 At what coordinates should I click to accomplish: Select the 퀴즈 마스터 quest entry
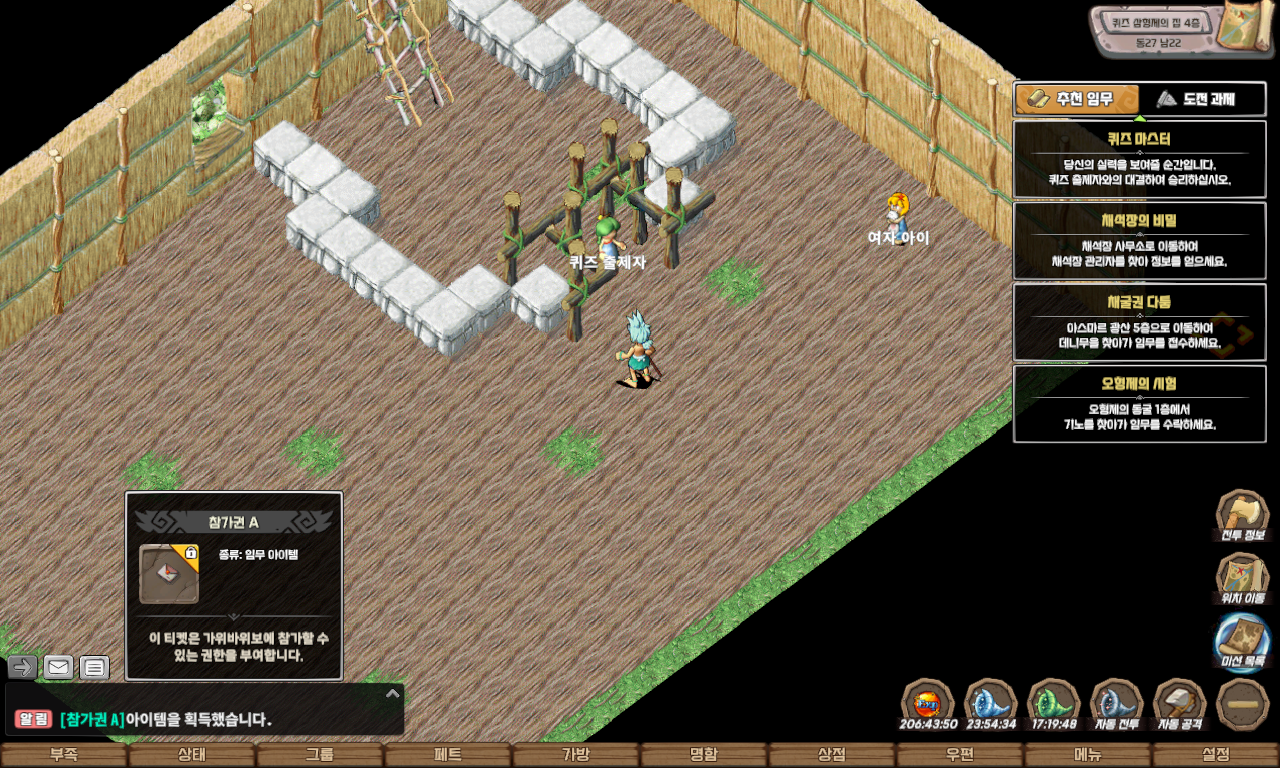(x=1139, y=160)
